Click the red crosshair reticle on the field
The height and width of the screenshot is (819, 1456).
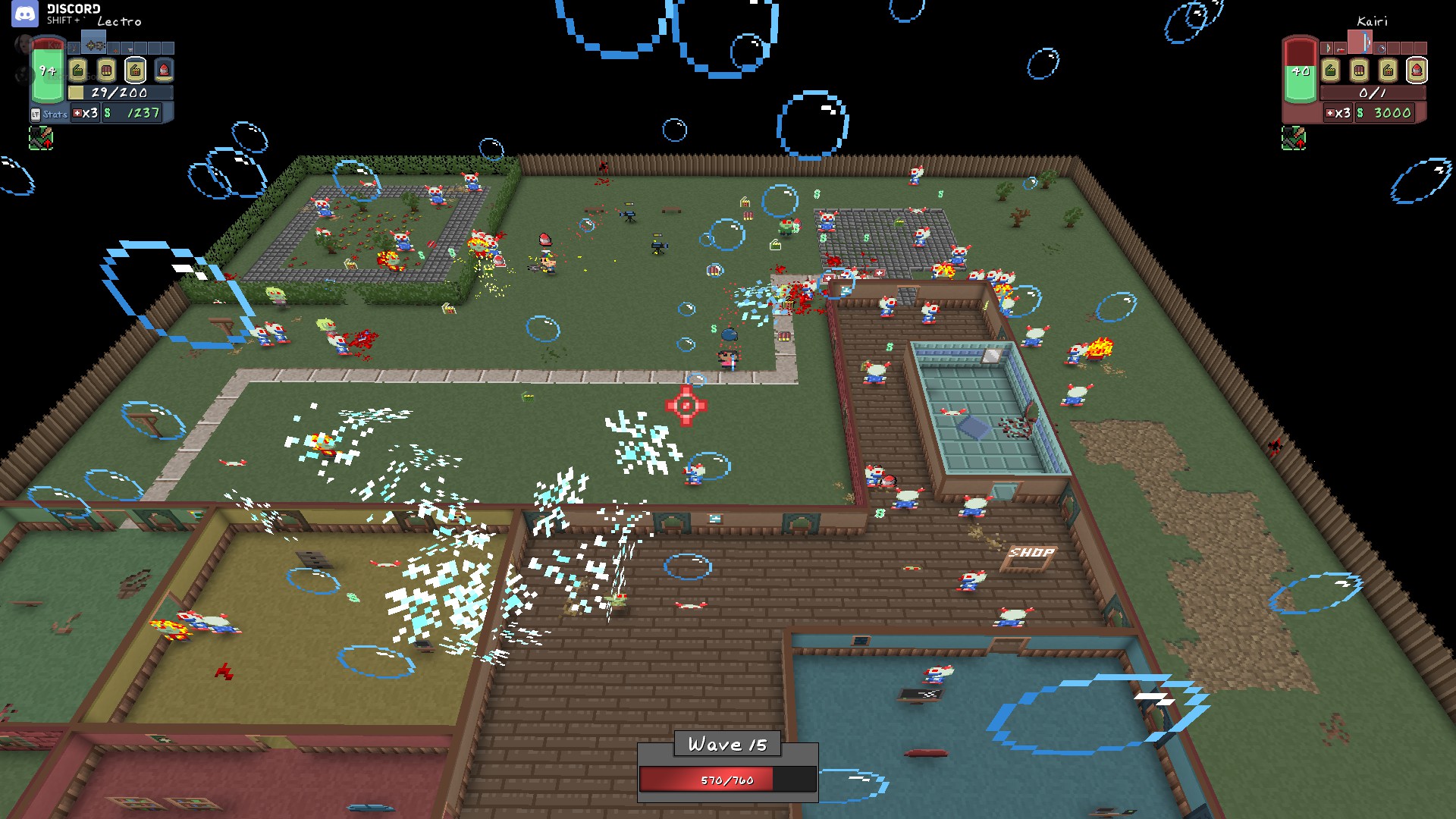coord(686,406)
